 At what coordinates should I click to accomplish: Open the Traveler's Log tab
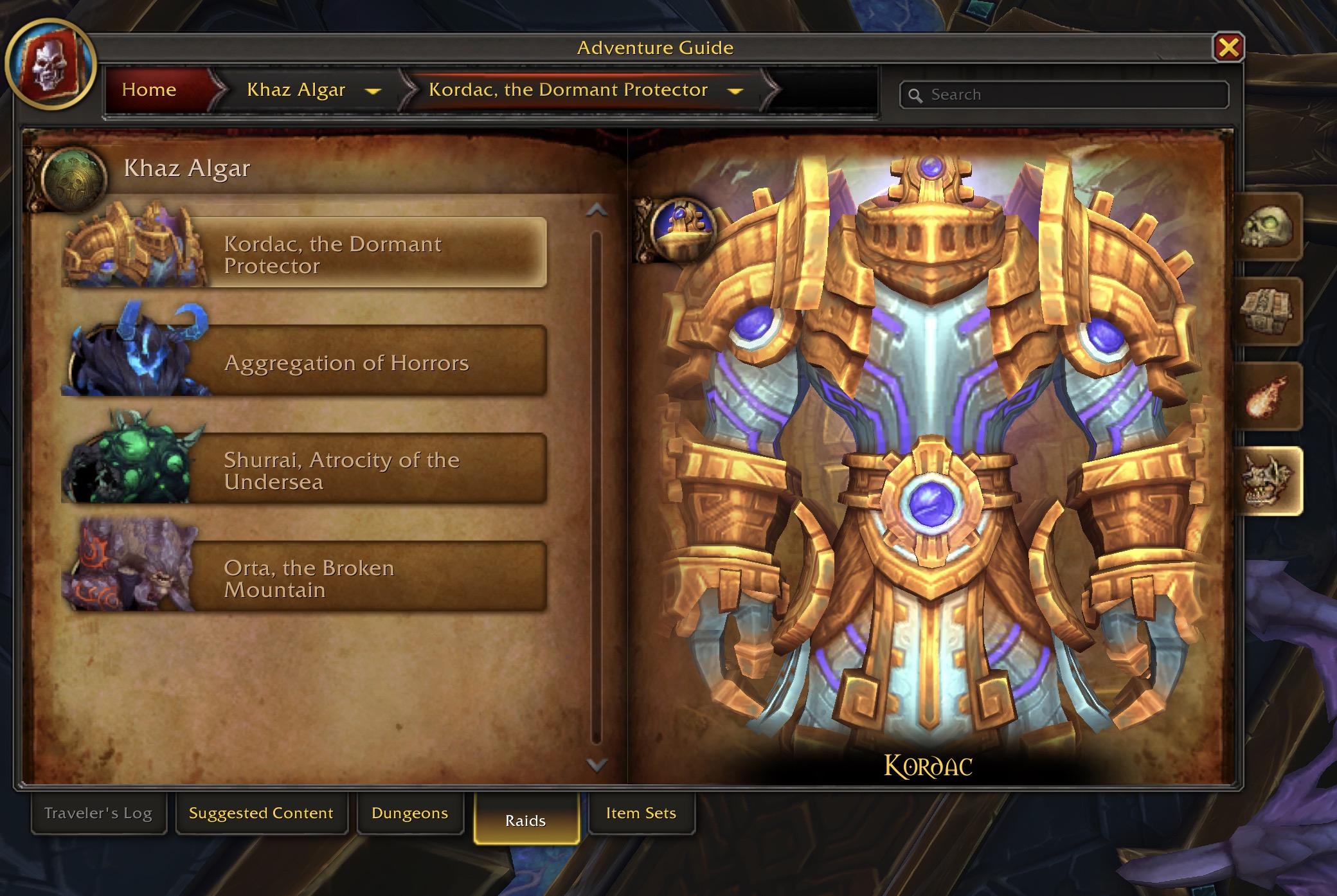point(98,813)
